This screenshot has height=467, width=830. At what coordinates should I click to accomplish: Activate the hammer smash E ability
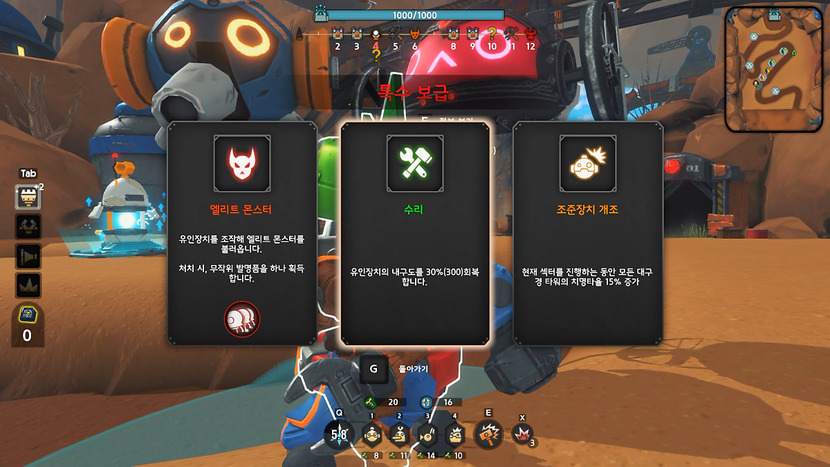tap(489, 433)
